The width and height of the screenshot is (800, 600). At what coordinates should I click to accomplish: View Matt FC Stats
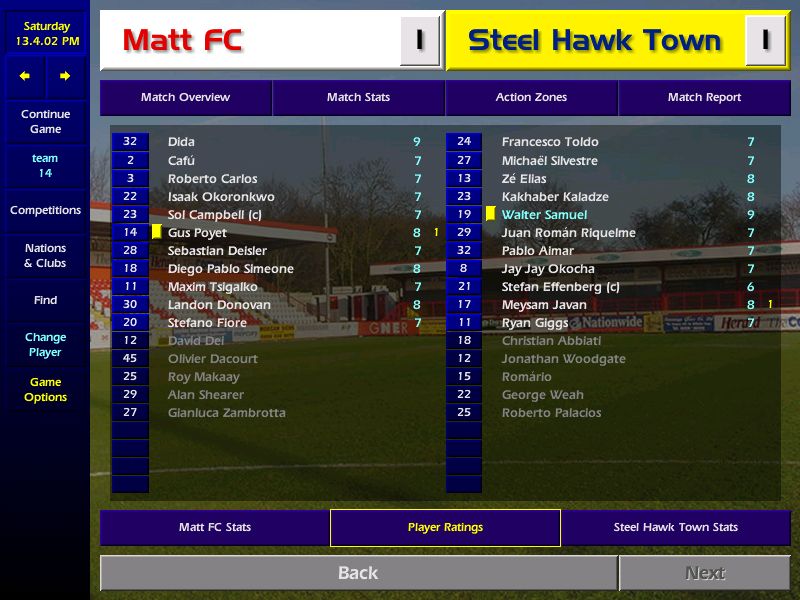click(215, 527)
